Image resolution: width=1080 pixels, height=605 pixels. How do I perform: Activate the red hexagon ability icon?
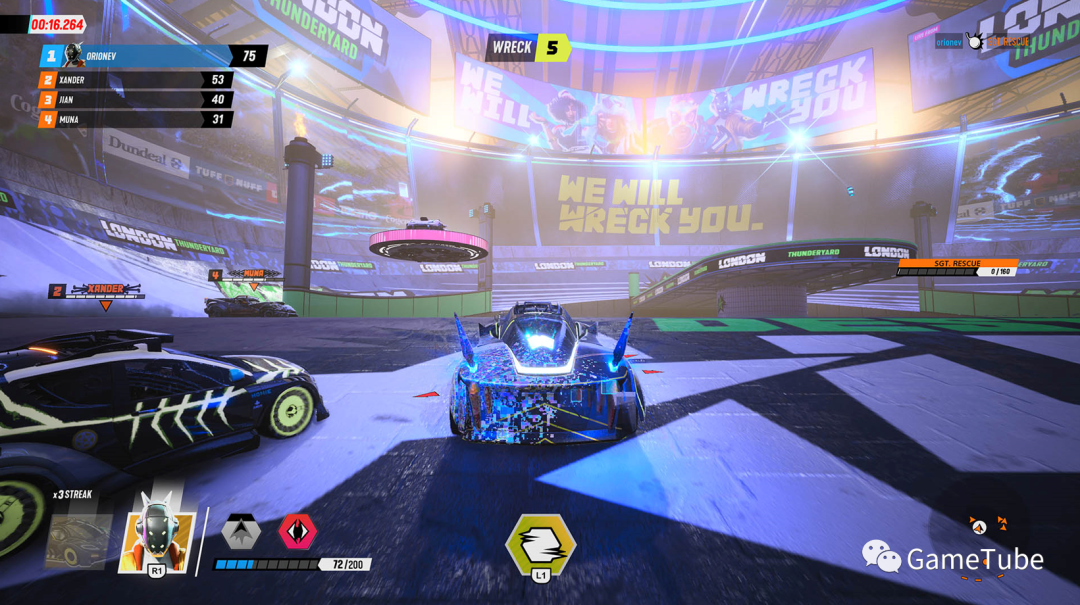pyautogui.click(x=297, y=531)
